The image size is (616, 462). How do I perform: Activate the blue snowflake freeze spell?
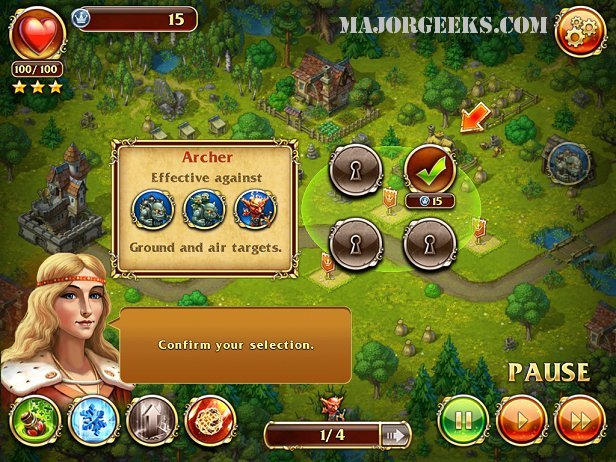(92, 420)
